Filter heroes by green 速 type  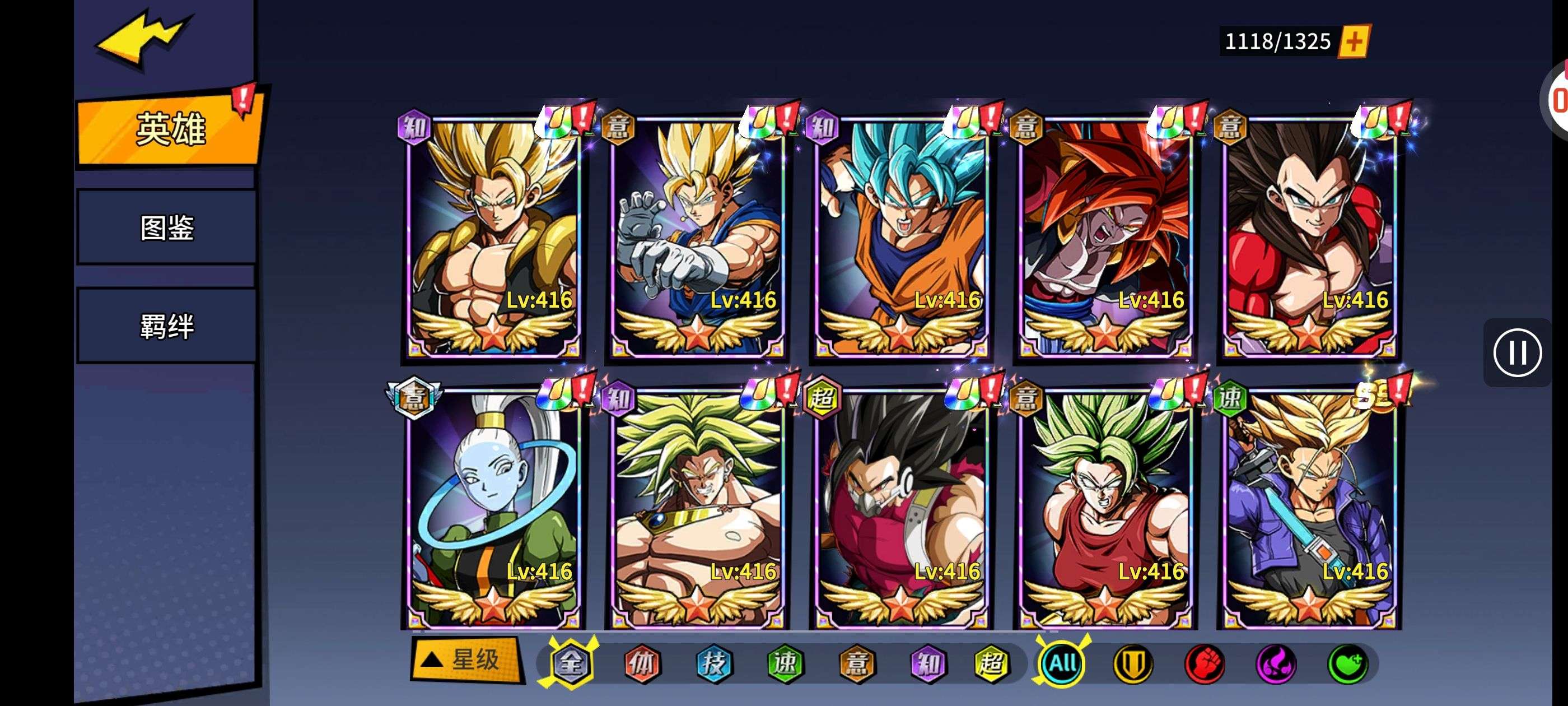coord(785,663)
